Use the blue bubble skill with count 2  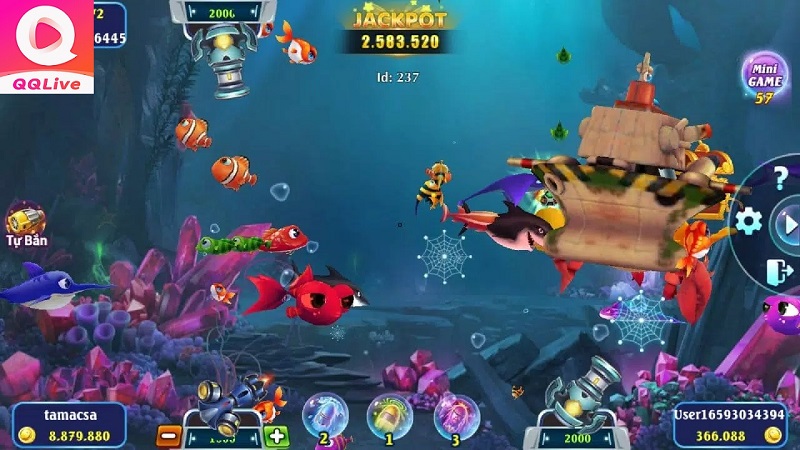[x=325, y=414]
